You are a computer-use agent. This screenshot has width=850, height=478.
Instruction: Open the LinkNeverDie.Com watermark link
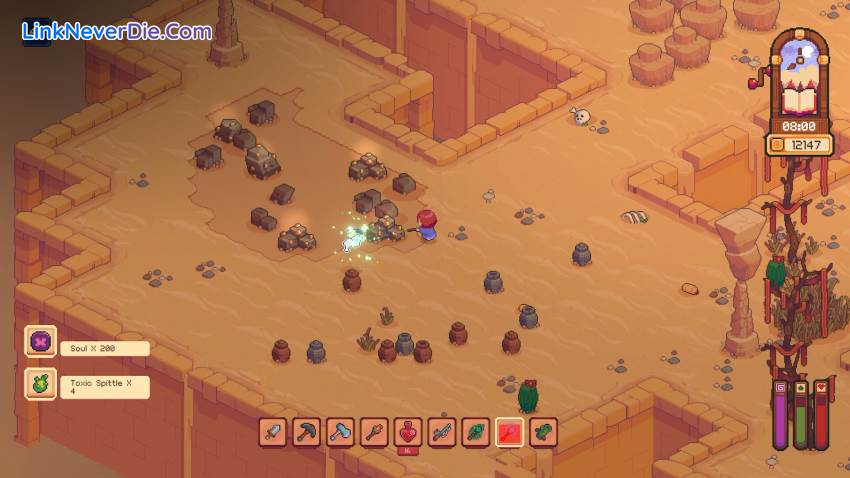pos(116,32)
